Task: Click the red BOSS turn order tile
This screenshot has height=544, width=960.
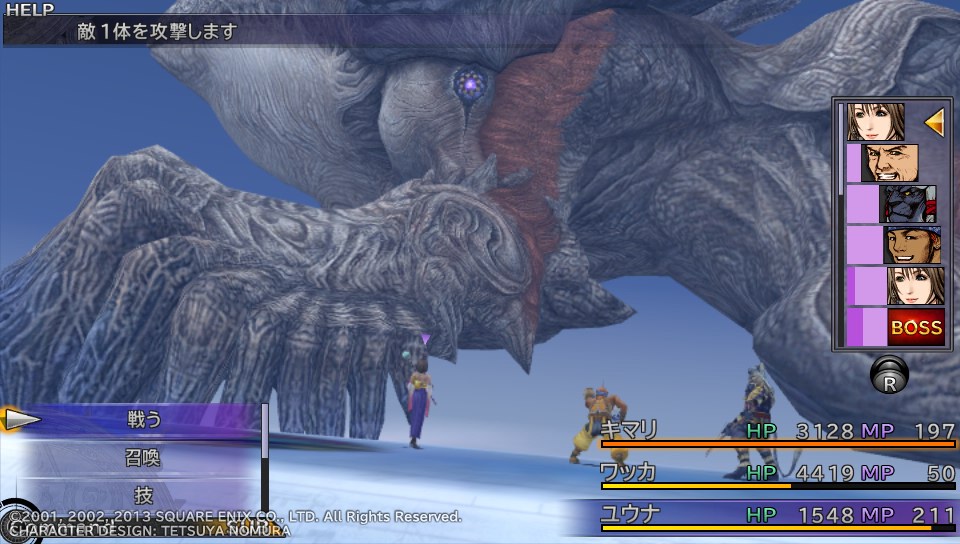Action: [x=916, y=327]
